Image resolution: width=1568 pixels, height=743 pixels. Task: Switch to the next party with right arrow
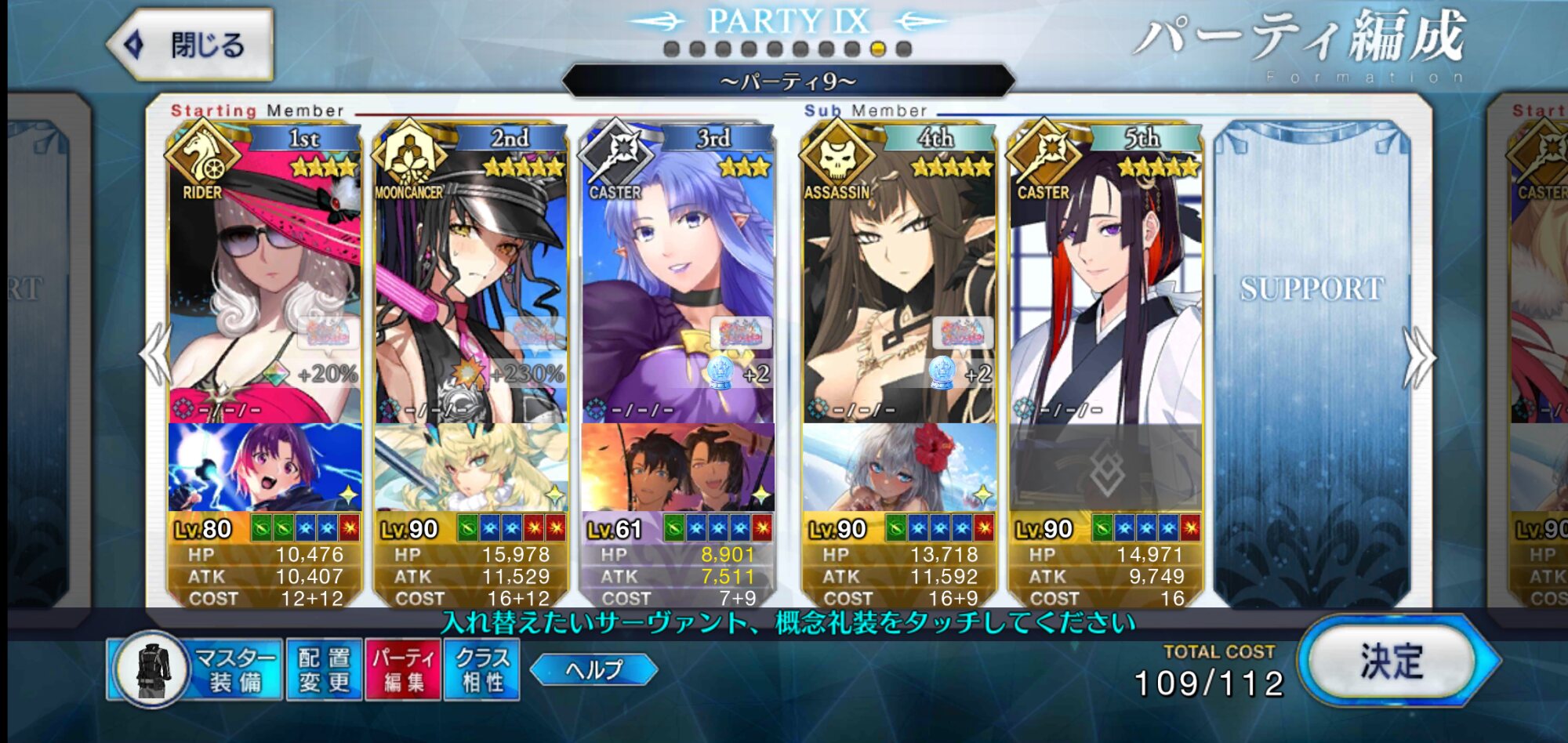[1419, 358]
